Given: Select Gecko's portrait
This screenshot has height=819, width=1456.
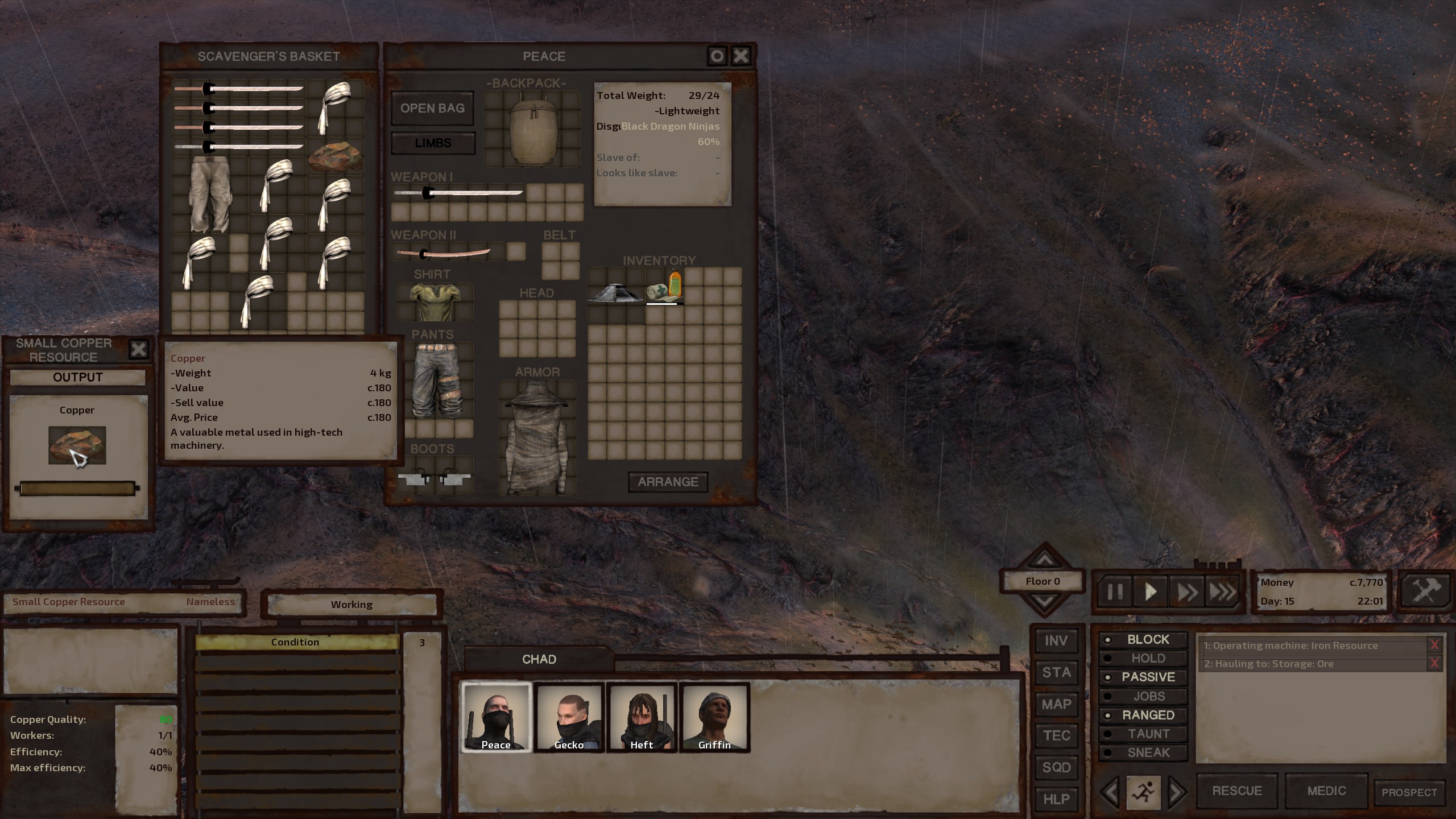Looking at the screenshot, I should point(569,717).
